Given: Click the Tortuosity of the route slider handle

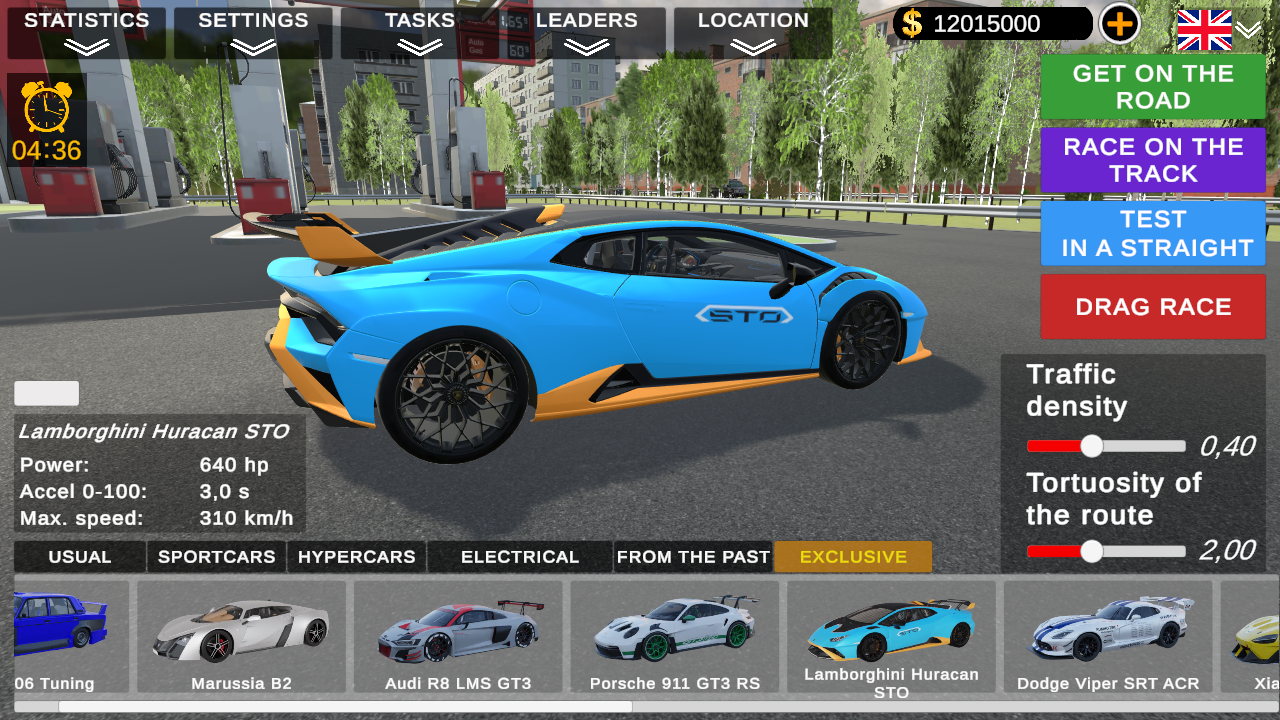Looking at the screenshot, I should click(1090, 551).
